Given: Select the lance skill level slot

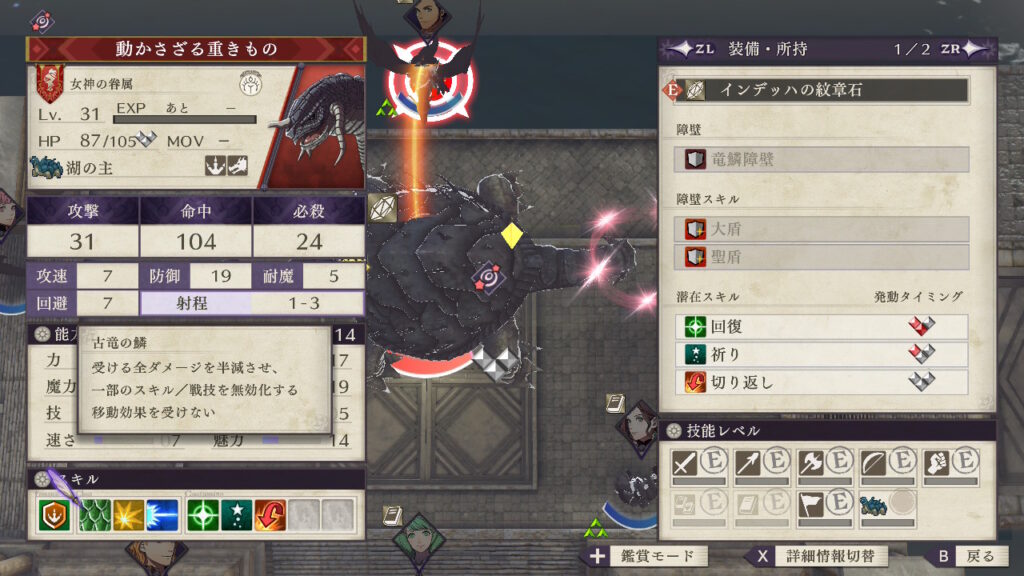Looking at the screenshot, I should (761, 466).
